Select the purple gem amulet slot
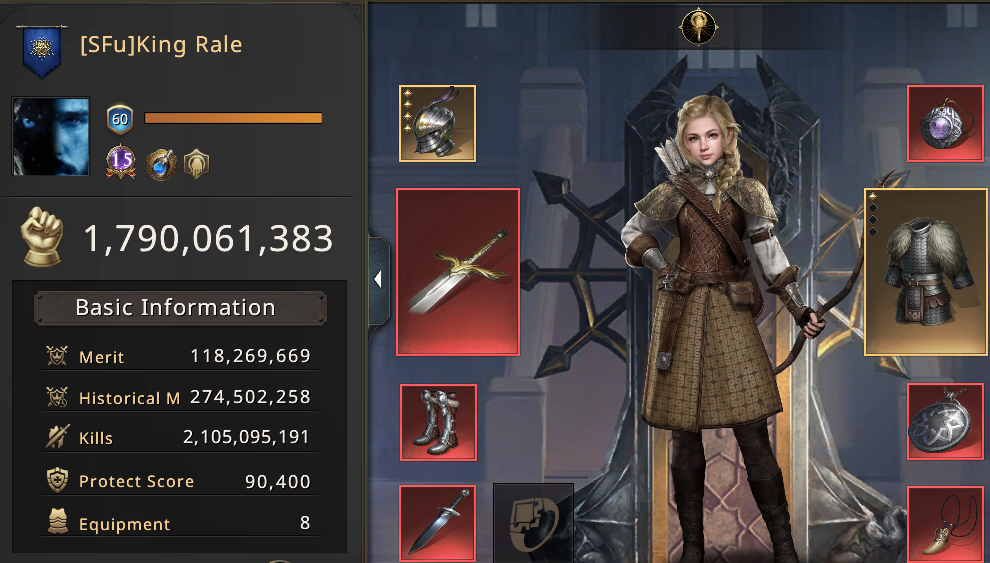The height and width of the screenshot is (563, 990). click(946, 123)
